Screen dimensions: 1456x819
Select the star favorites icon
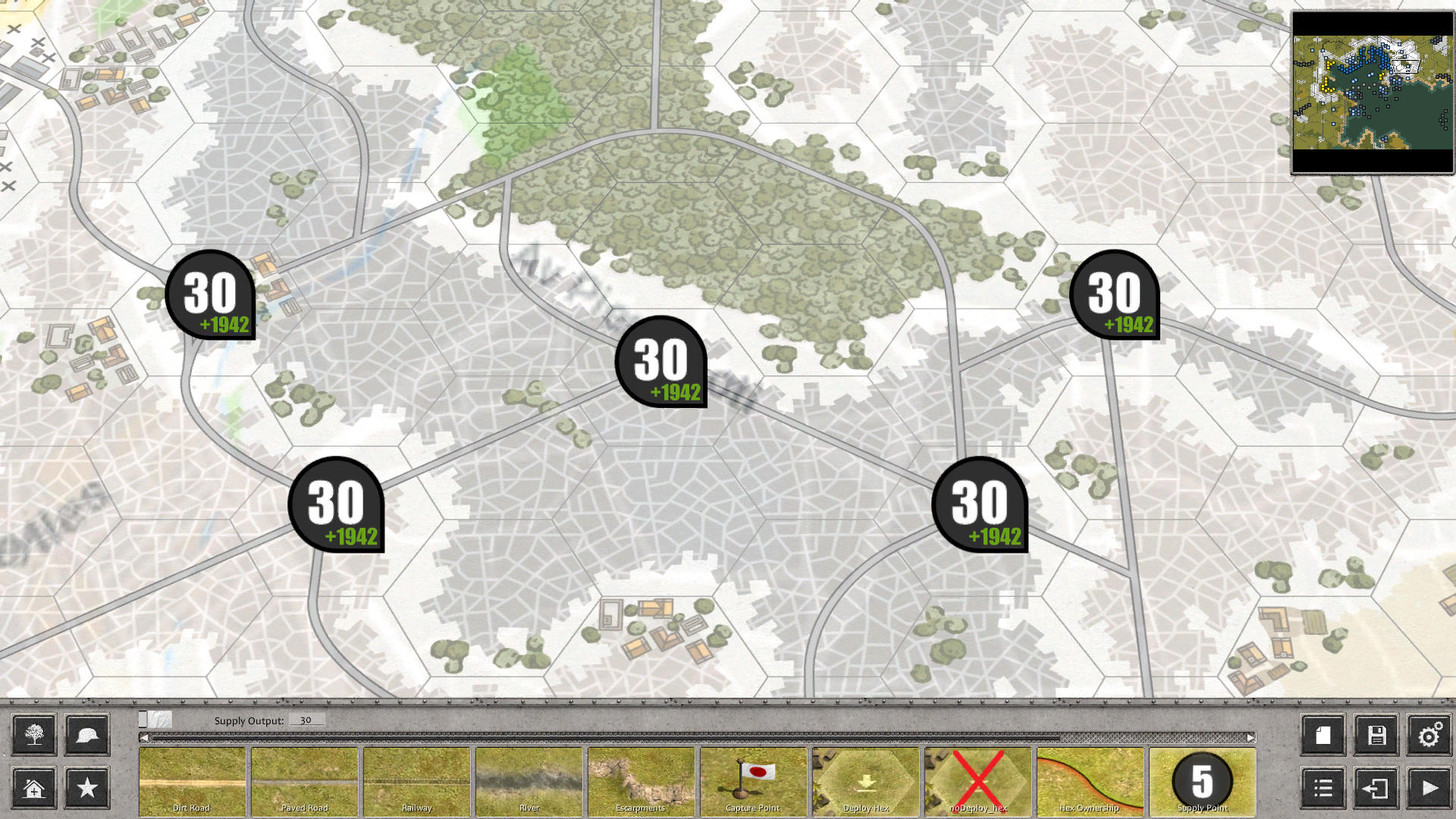[86, 789]
